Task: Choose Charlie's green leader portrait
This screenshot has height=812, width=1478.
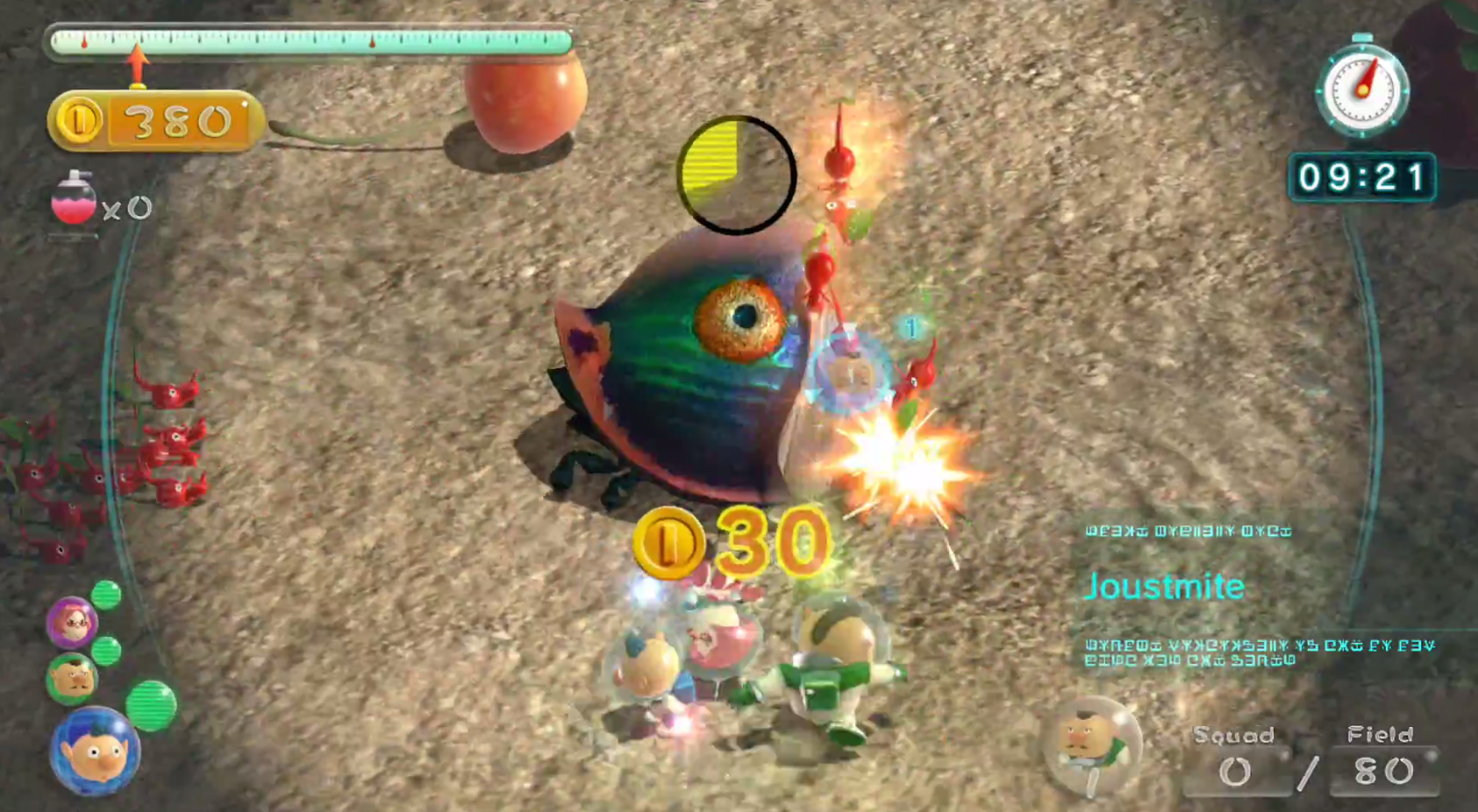Action: click(x=72, y=678)
